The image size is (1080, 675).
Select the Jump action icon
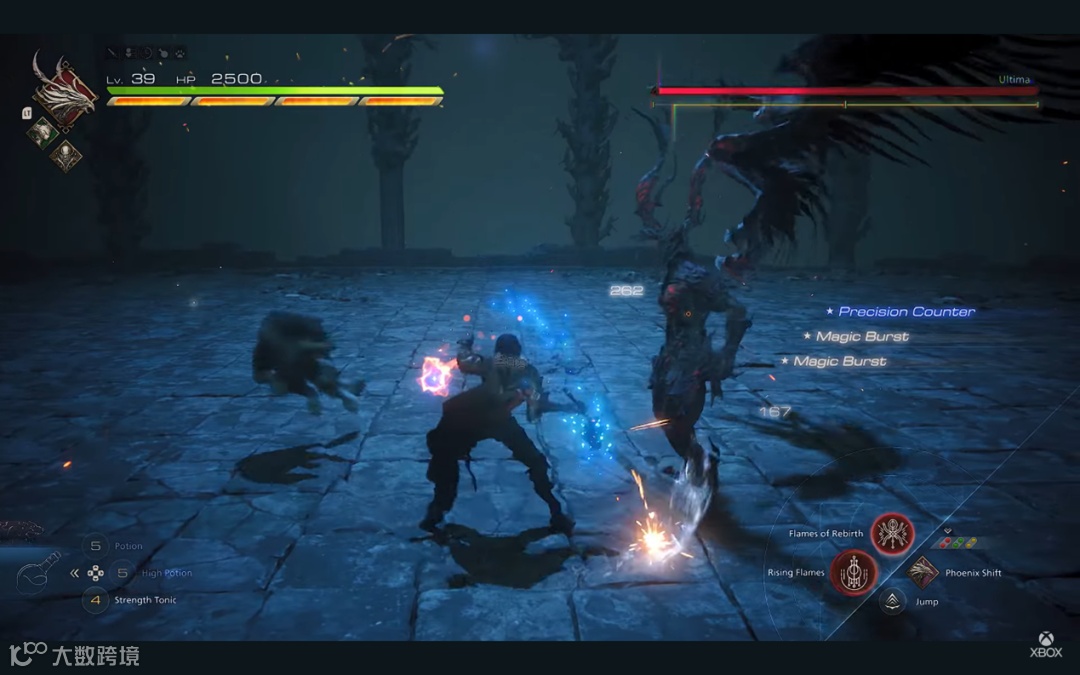tap(892, 601)
